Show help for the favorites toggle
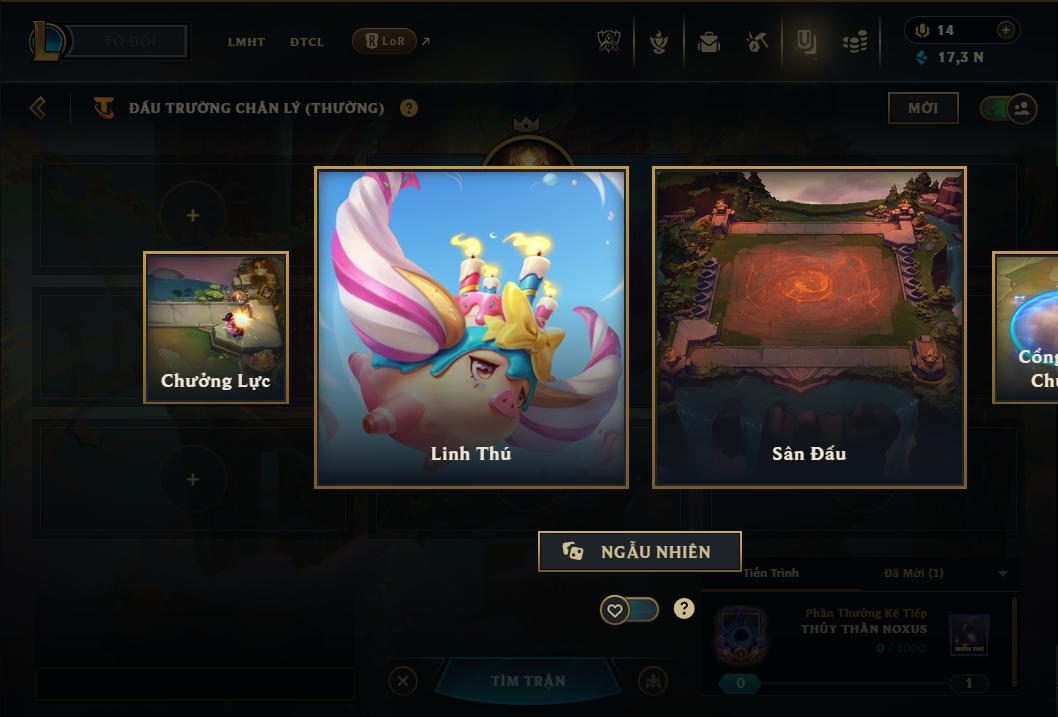The image size is (1058, 717). pyautogui.click(x=684, y=608)
